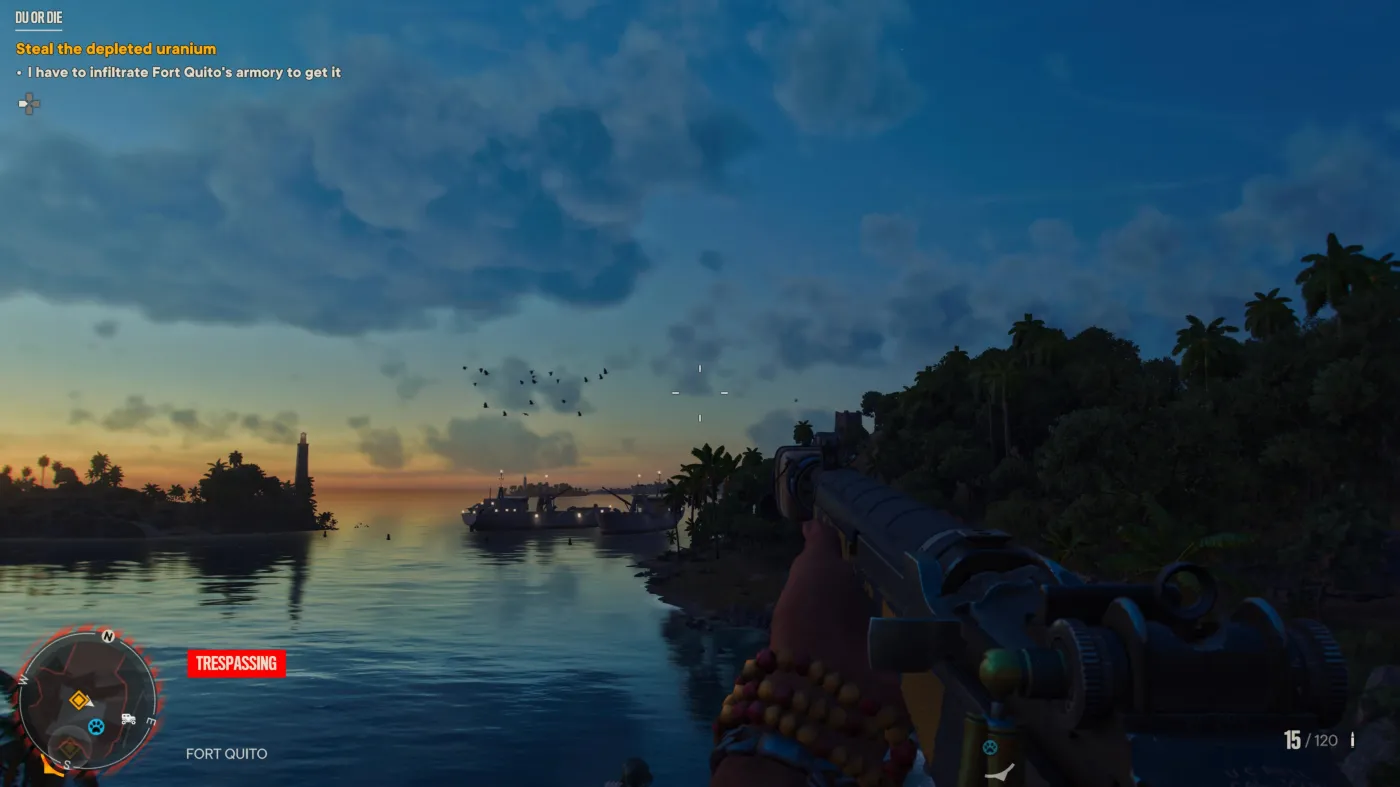Screen dimensions: 1400x787
Task: Click the blue paw amigo status icon by weapon
Action: 990,747
